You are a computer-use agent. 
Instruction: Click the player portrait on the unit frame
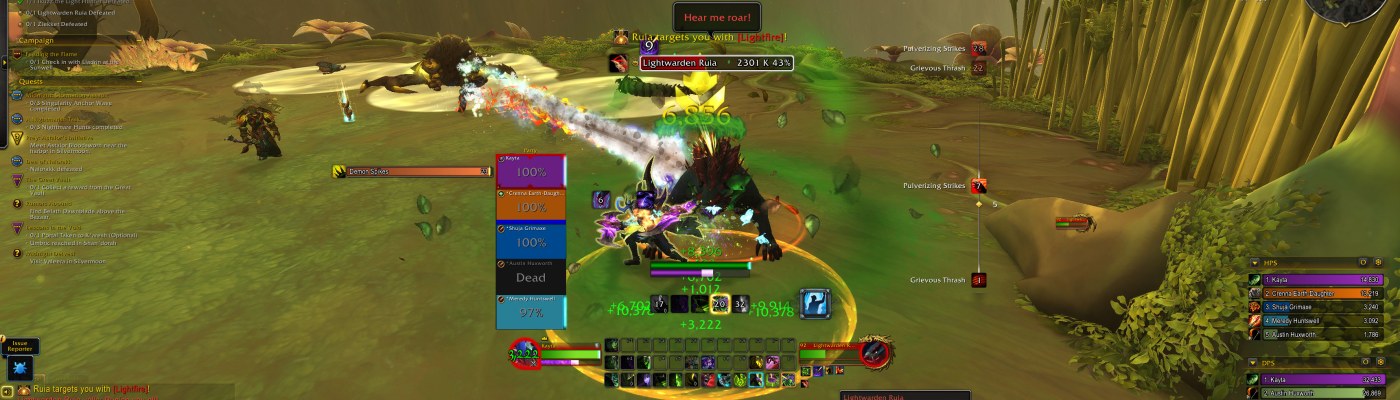click(523, 353)
